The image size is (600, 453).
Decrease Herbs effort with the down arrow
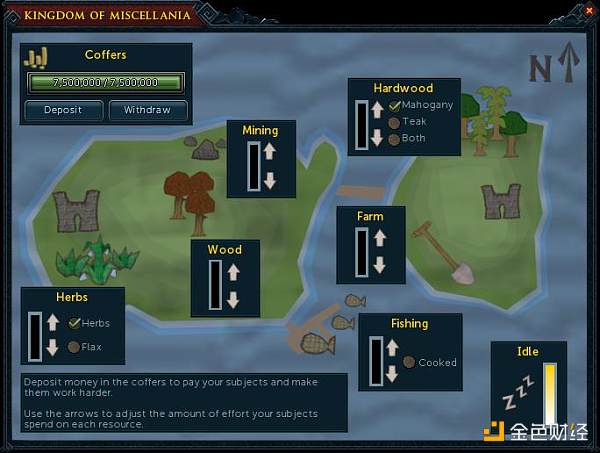tap(52, 348)
